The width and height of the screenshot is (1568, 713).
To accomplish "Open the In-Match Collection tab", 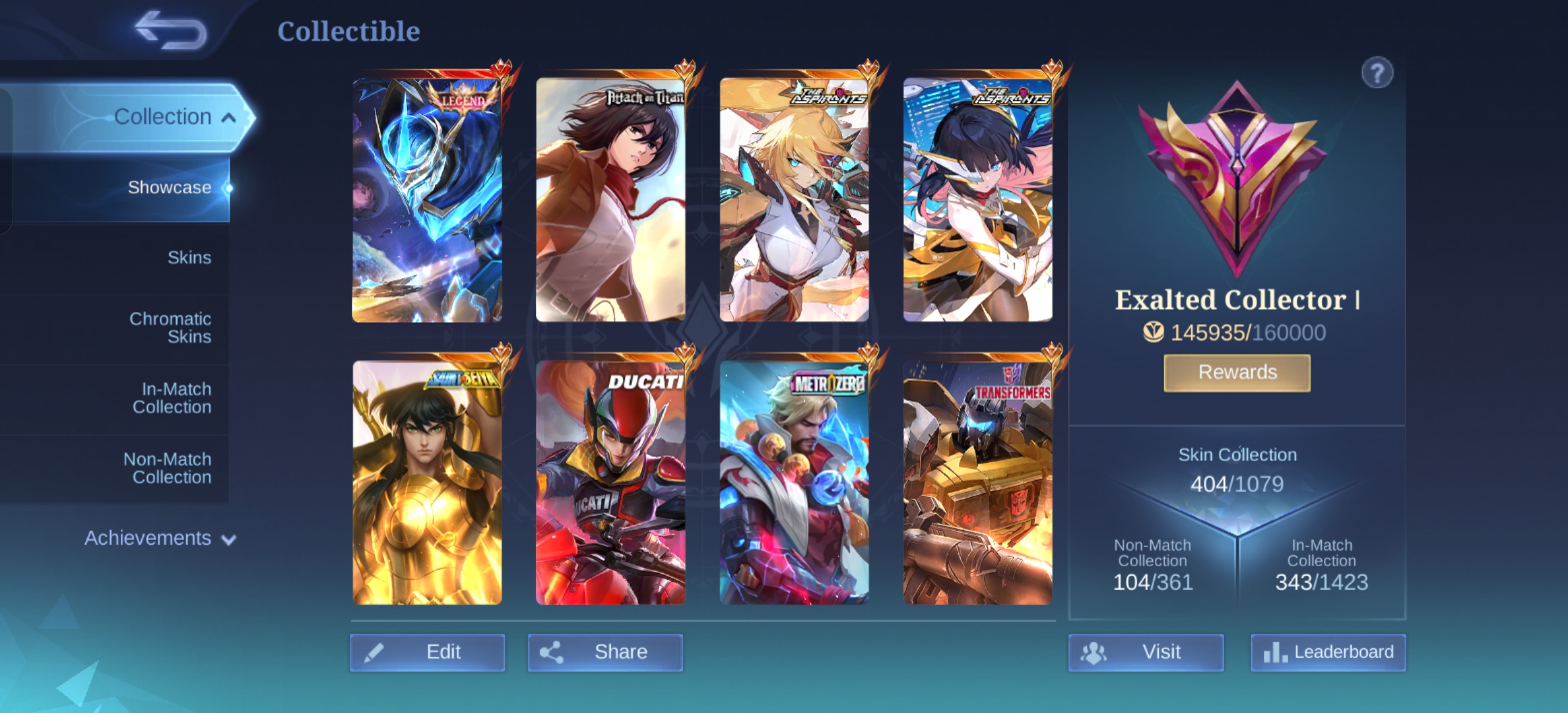I will [x=172, y=398].
